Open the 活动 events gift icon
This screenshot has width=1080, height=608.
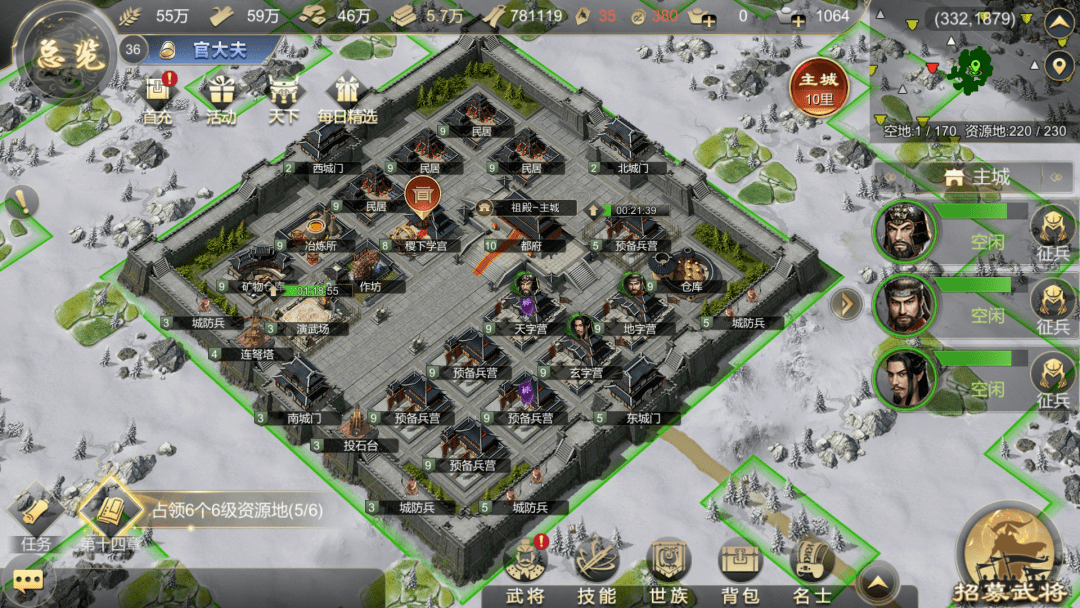click(221, 98)
